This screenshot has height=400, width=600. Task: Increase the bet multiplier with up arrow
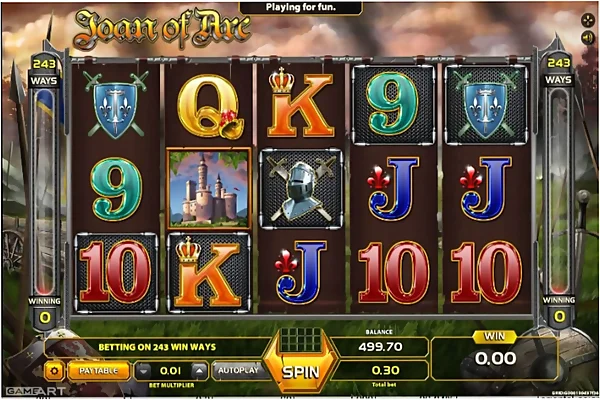pyautogui.click(x=199, y=370)
